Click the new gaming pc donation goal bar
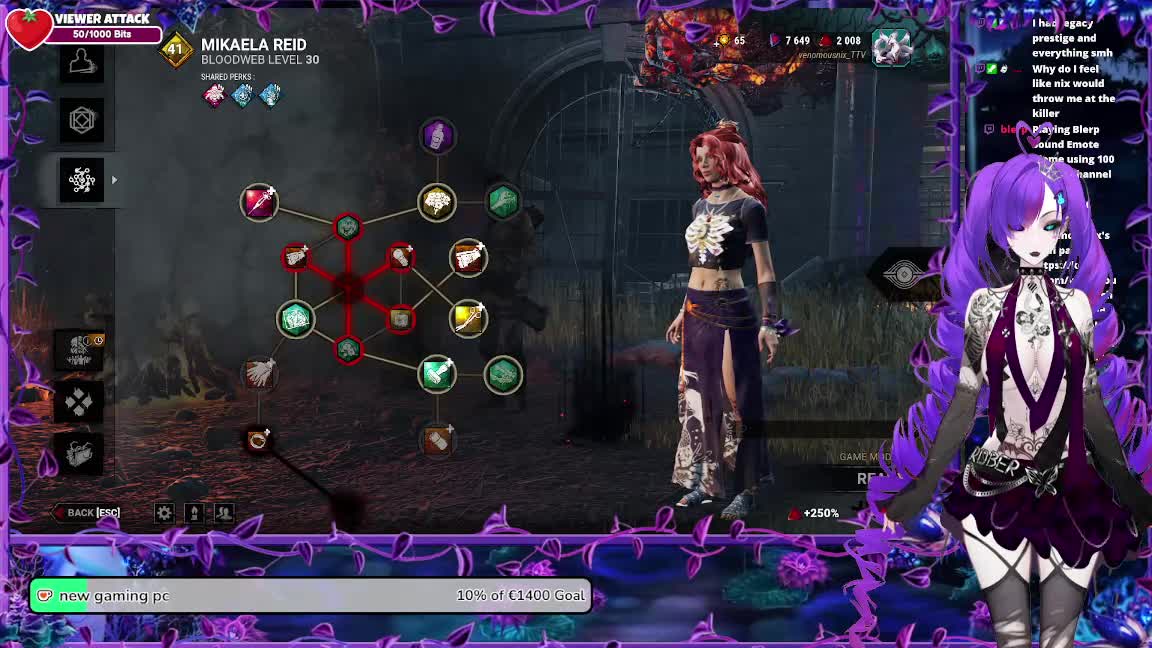 point(310,595)
